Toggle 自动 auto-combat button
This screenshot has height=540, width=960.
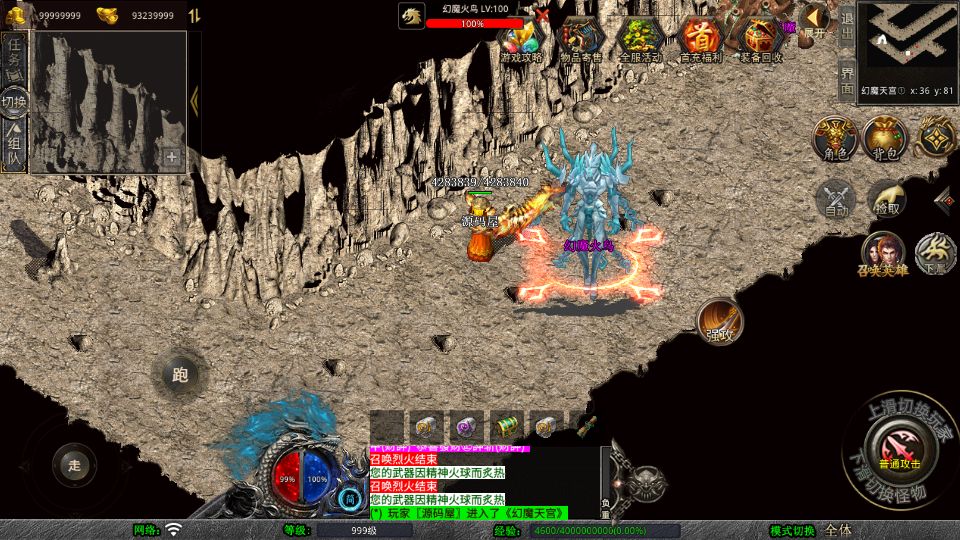point(836,199)
